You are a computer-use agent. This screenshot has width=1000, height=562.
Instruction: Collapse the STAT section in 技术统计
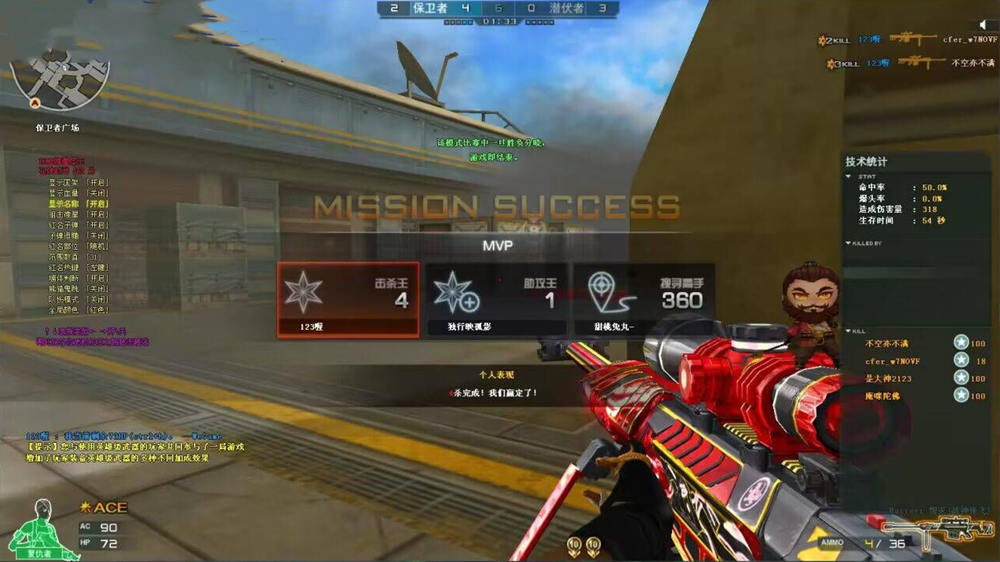tap(848, 176)
